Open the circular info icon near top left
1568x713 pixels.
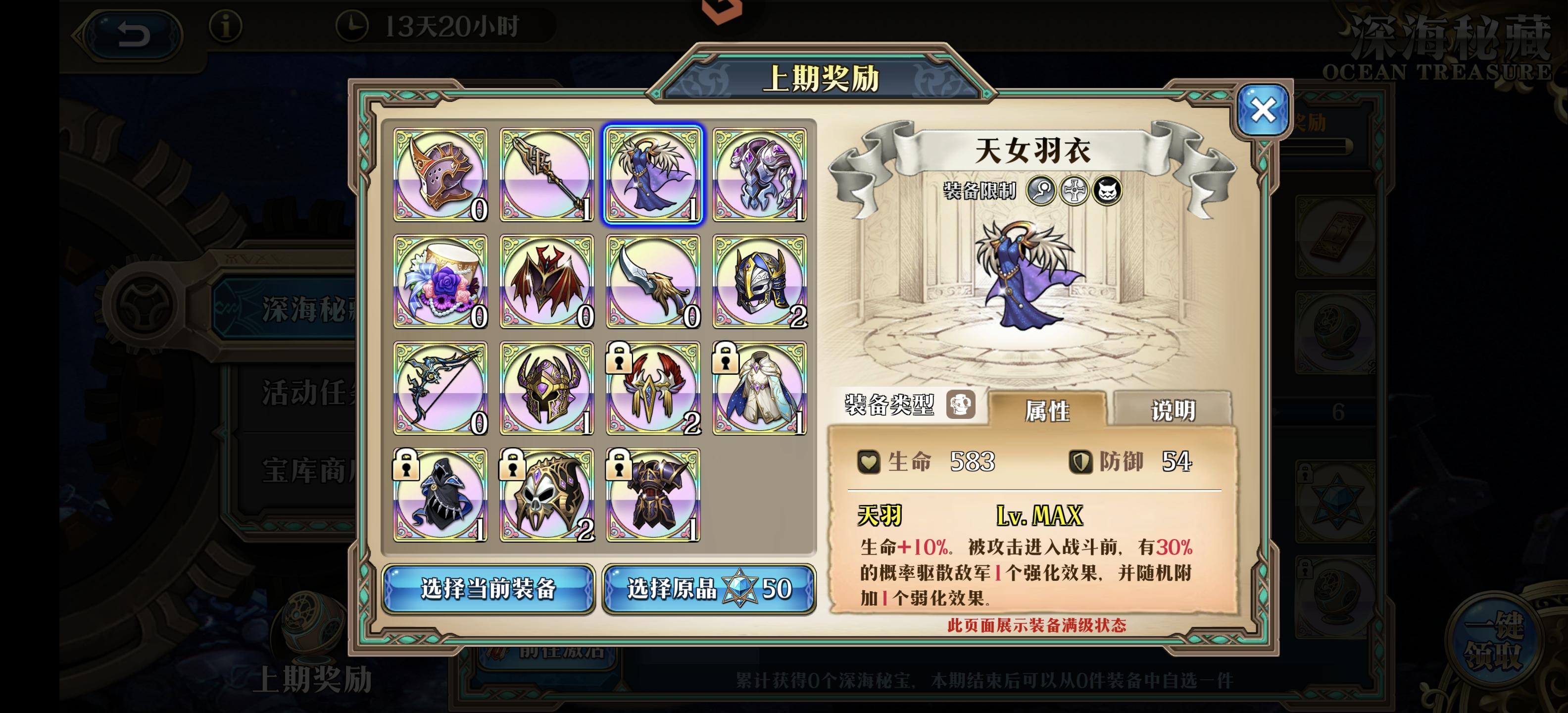point(226,30)
